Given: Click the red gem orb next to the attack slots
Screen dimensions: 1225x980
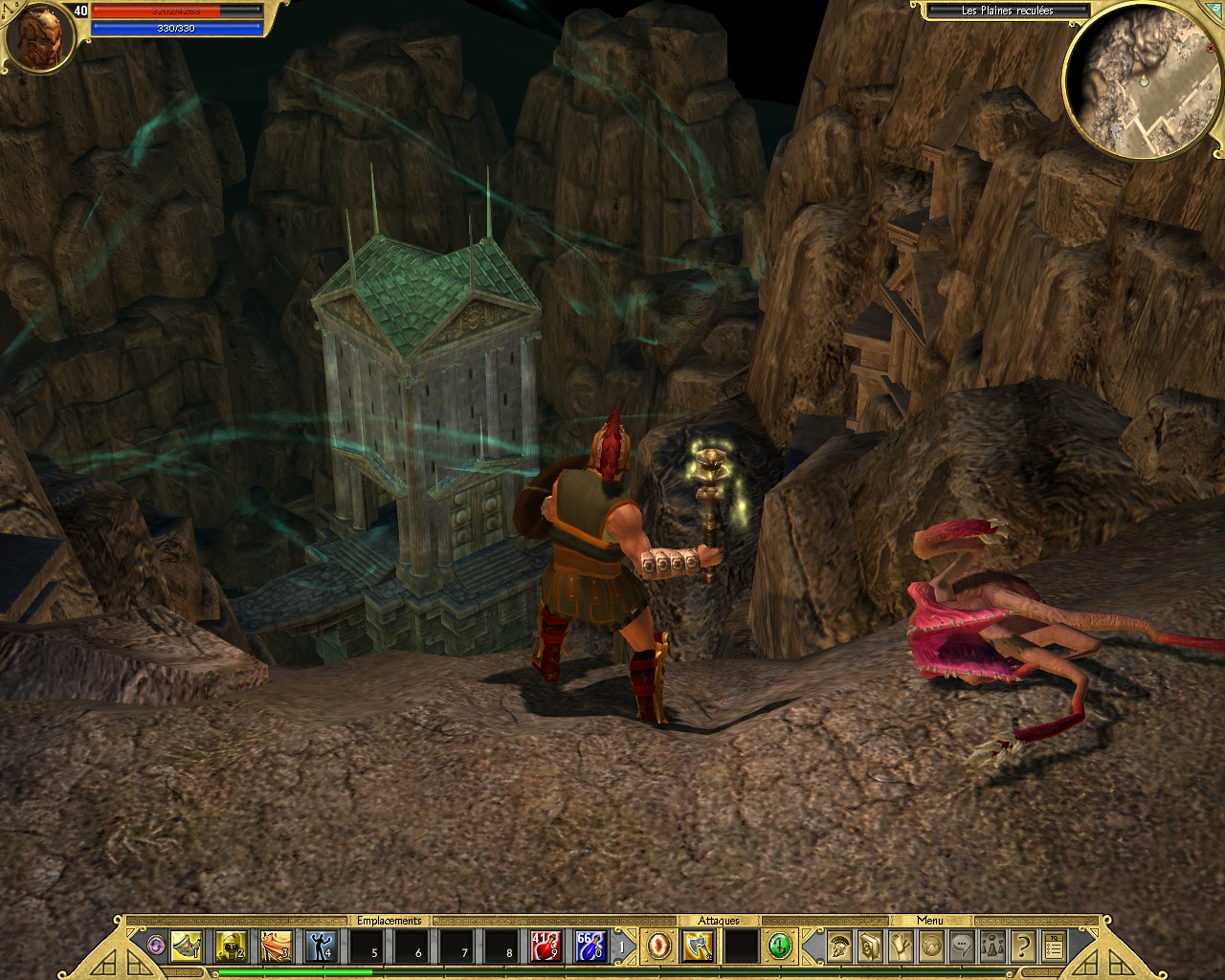Looking at the screenshot, I should [657, 946].
